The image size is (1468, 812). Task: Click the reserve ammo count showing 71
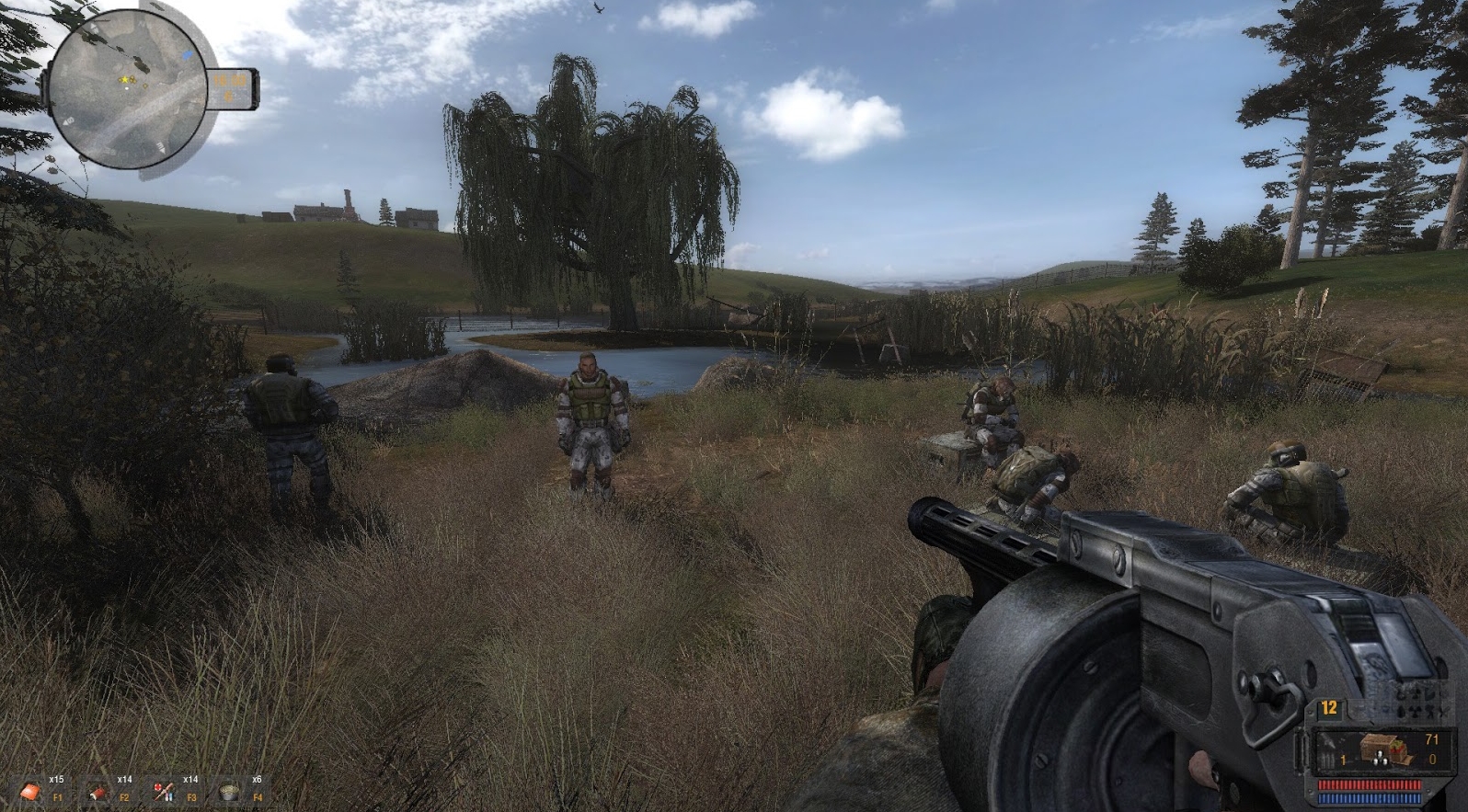[1431, 739]
